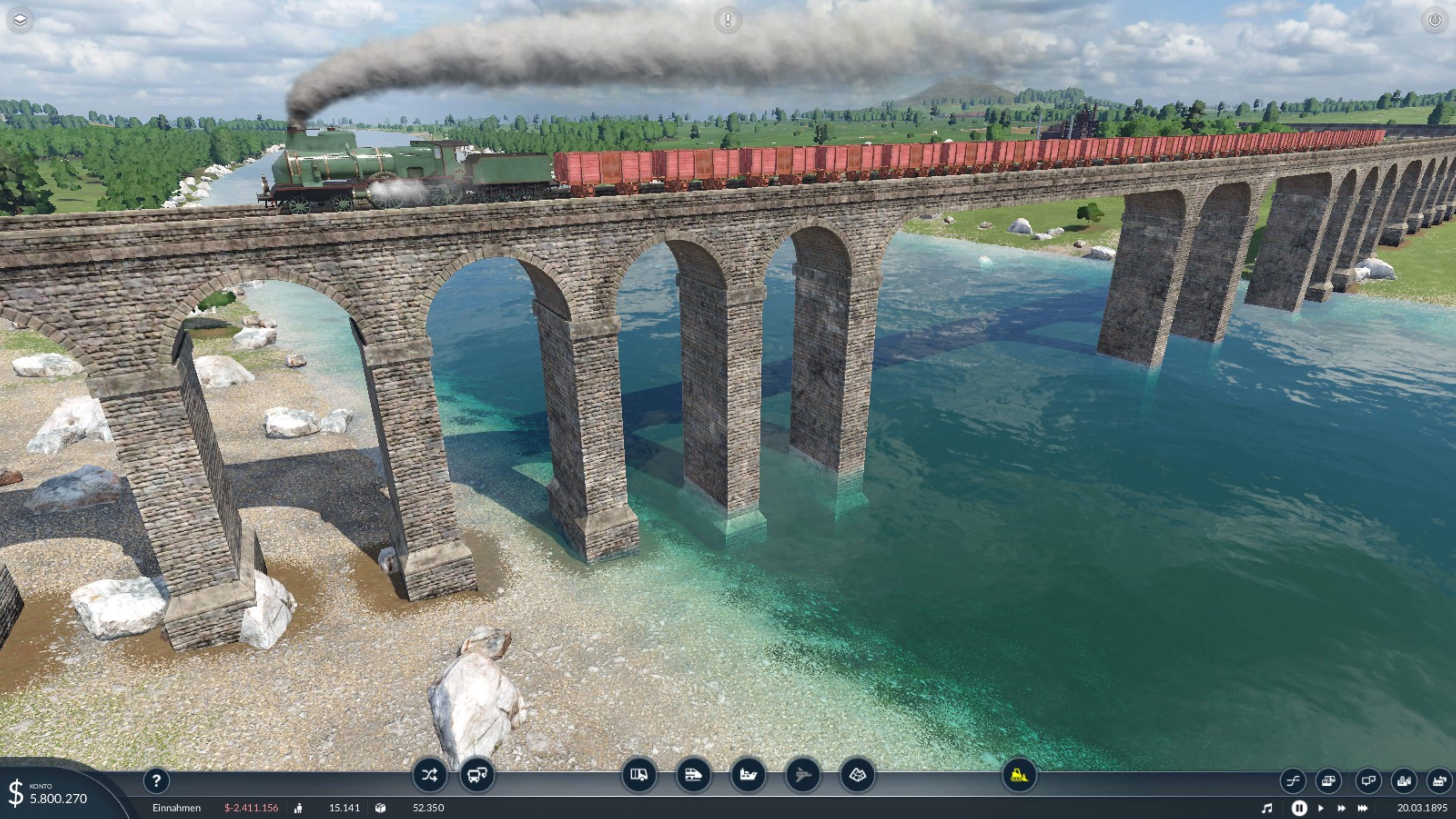Toggle the music note player
The image size is (1456, 819).
pos(1268,808)
